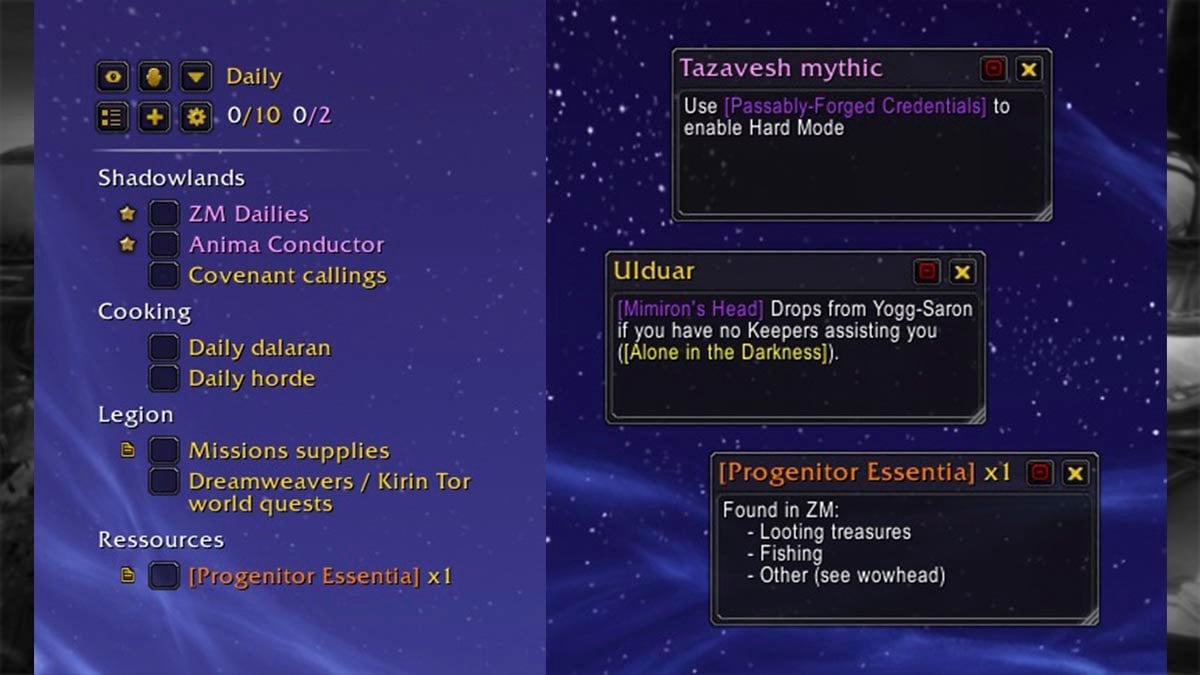Check the ZM Dailies checkbox
The image size is (1200, 675).
(x=164, y=214)
